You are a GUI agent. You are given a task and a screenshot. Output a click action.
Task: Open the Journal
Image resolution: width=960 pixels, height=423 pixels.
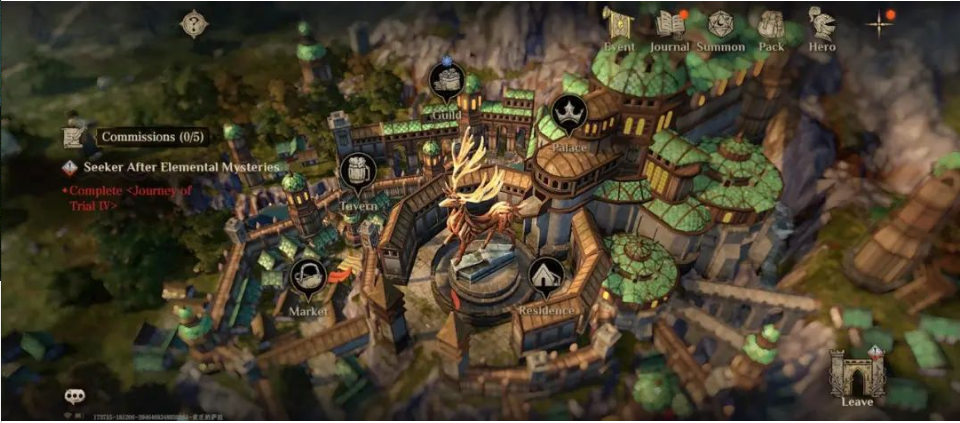[x=669, y=27]
